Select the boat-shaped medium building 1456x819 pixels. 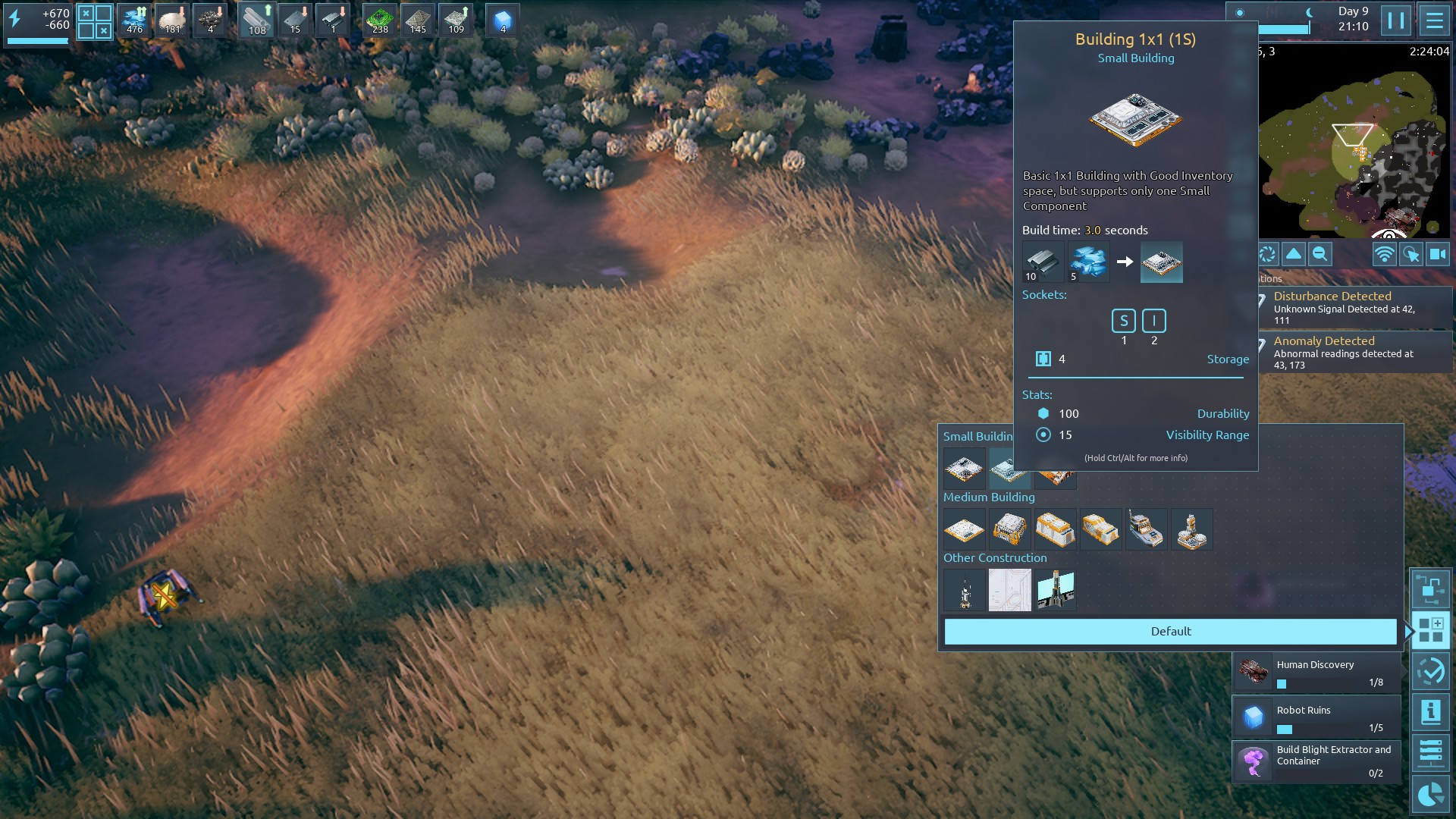click(x=1146, y=529)
